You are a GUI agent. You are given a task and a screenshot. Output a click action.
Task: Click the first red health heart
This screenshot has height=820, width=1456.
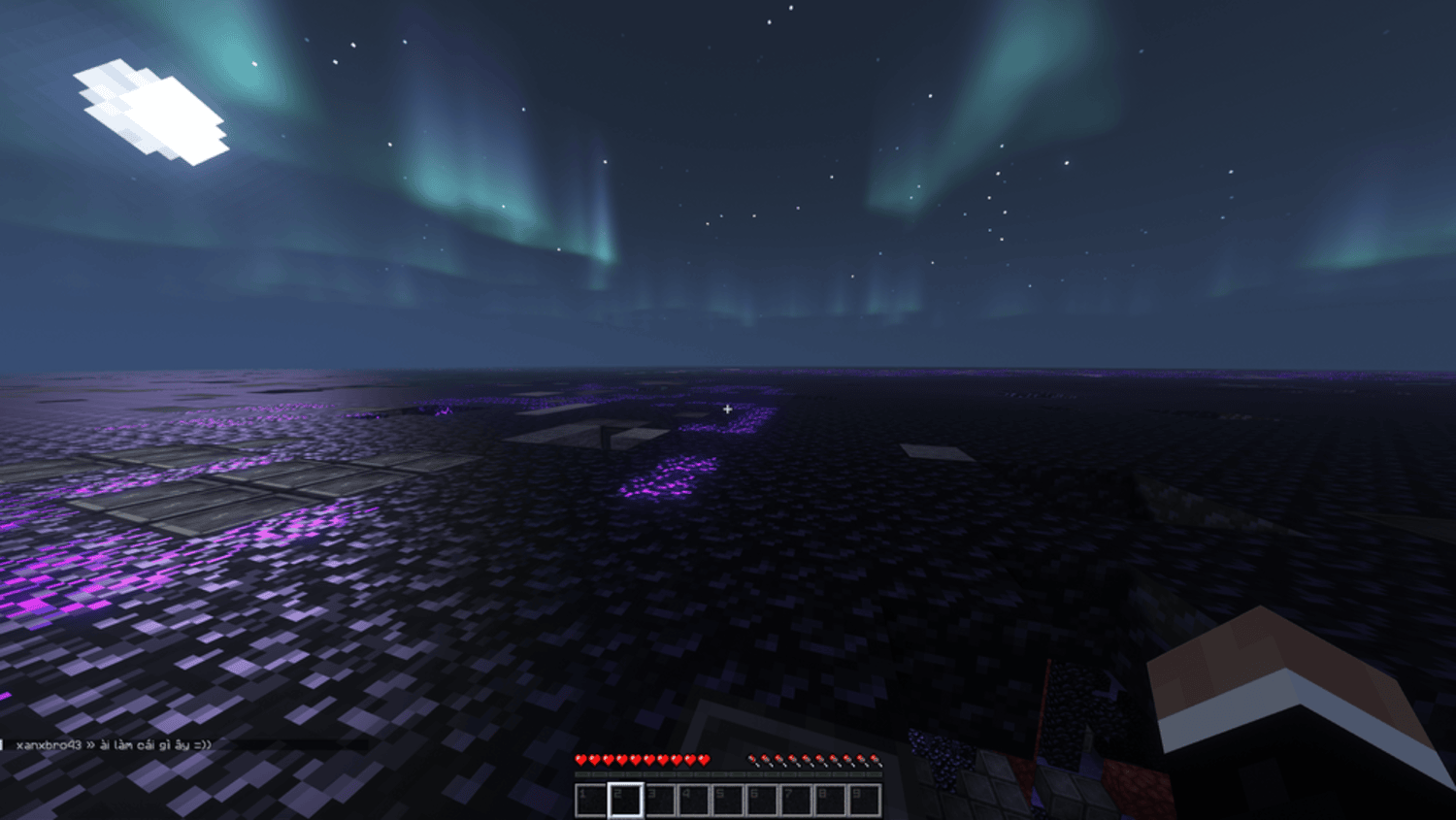coord(580,759)
